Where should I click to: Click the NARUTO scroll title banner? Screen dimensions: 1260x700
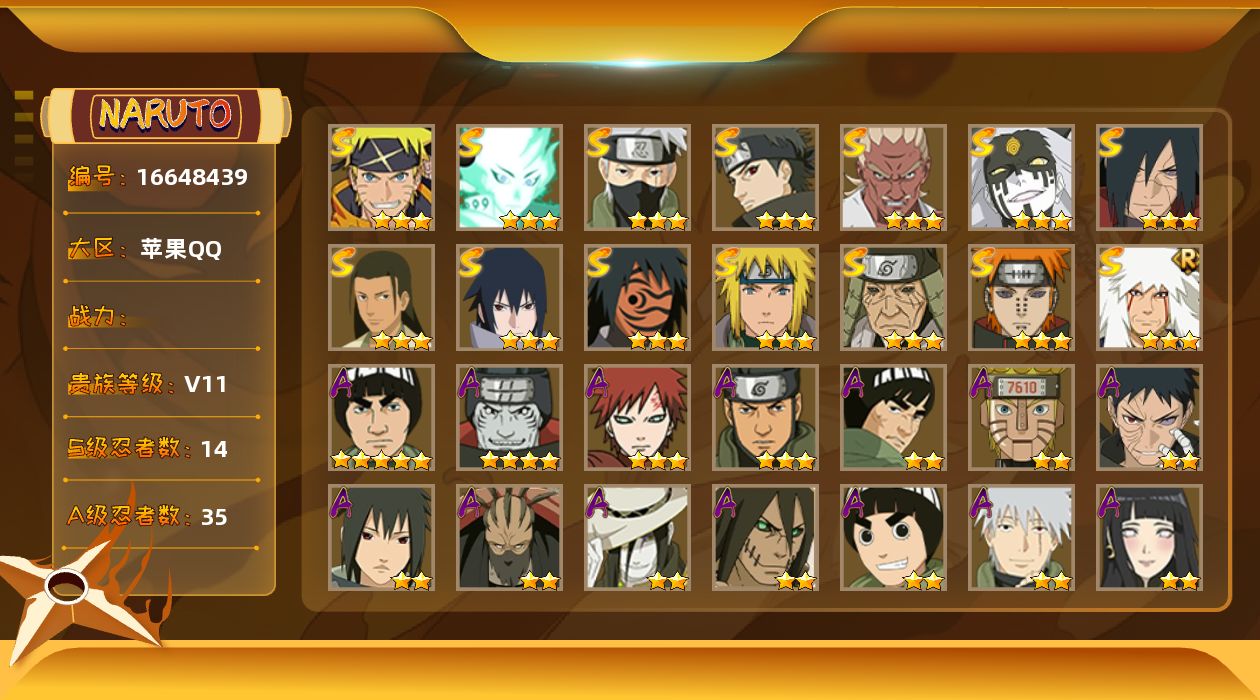[x=166, y=115]
